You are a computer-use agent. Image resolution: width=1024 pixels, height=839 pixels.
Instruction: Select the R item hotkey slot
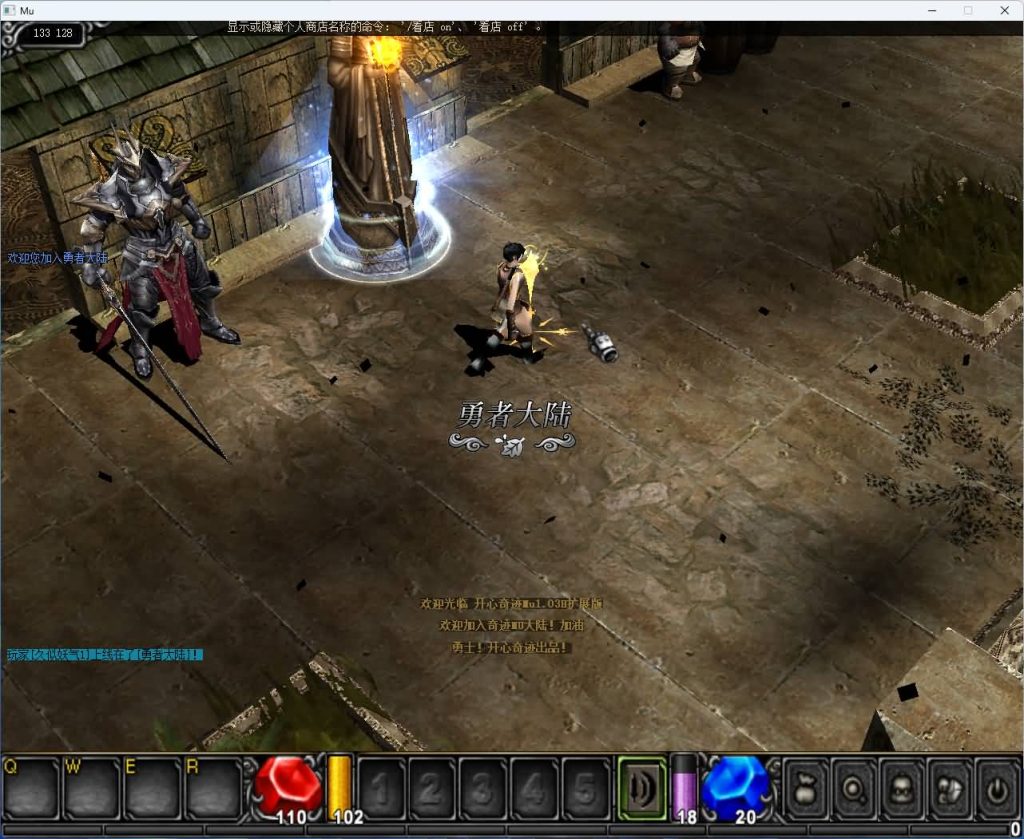(x=212, y=788)
